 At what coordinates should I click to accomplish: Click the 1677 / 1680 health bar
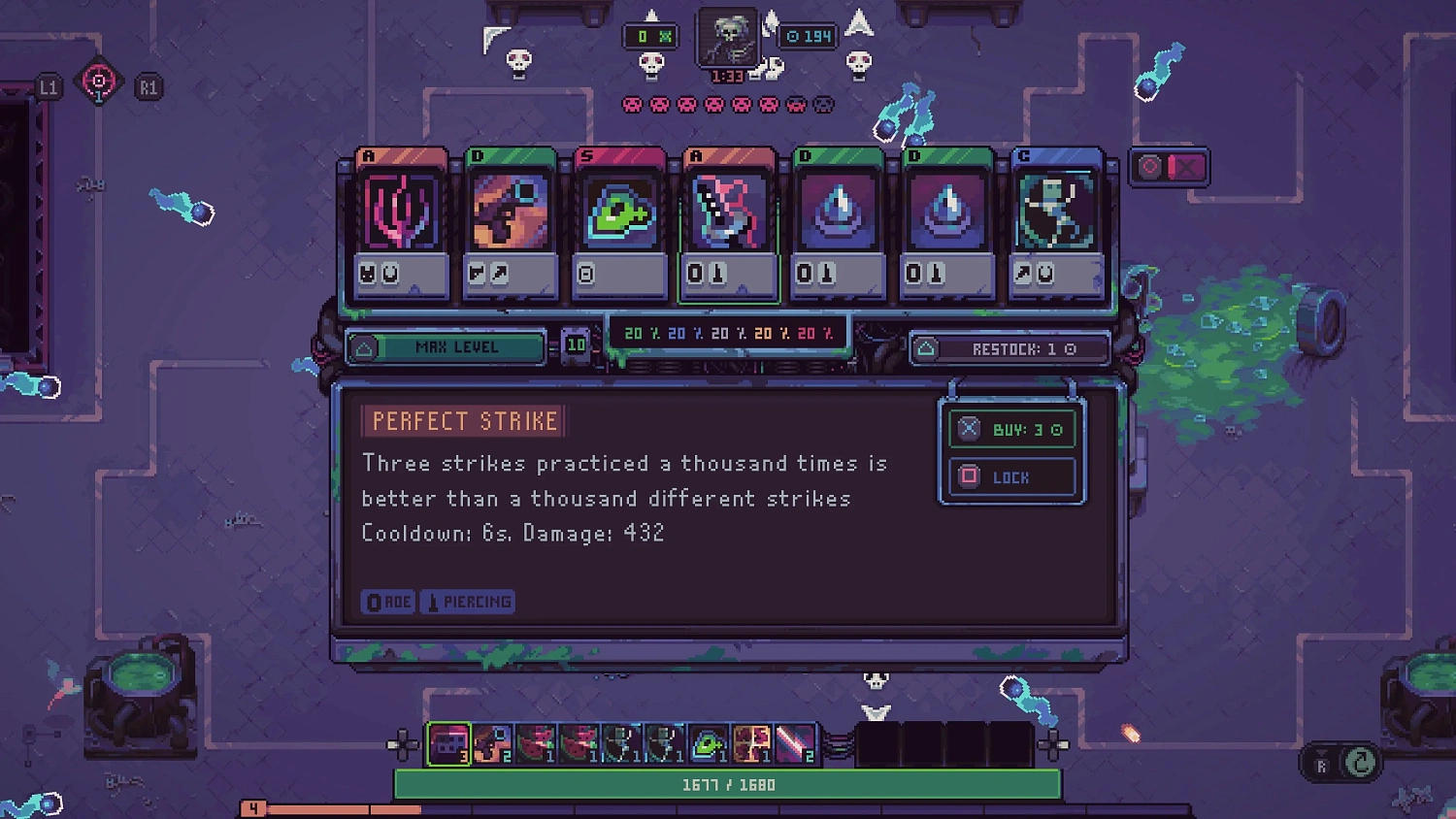click(x=729, y=784)
